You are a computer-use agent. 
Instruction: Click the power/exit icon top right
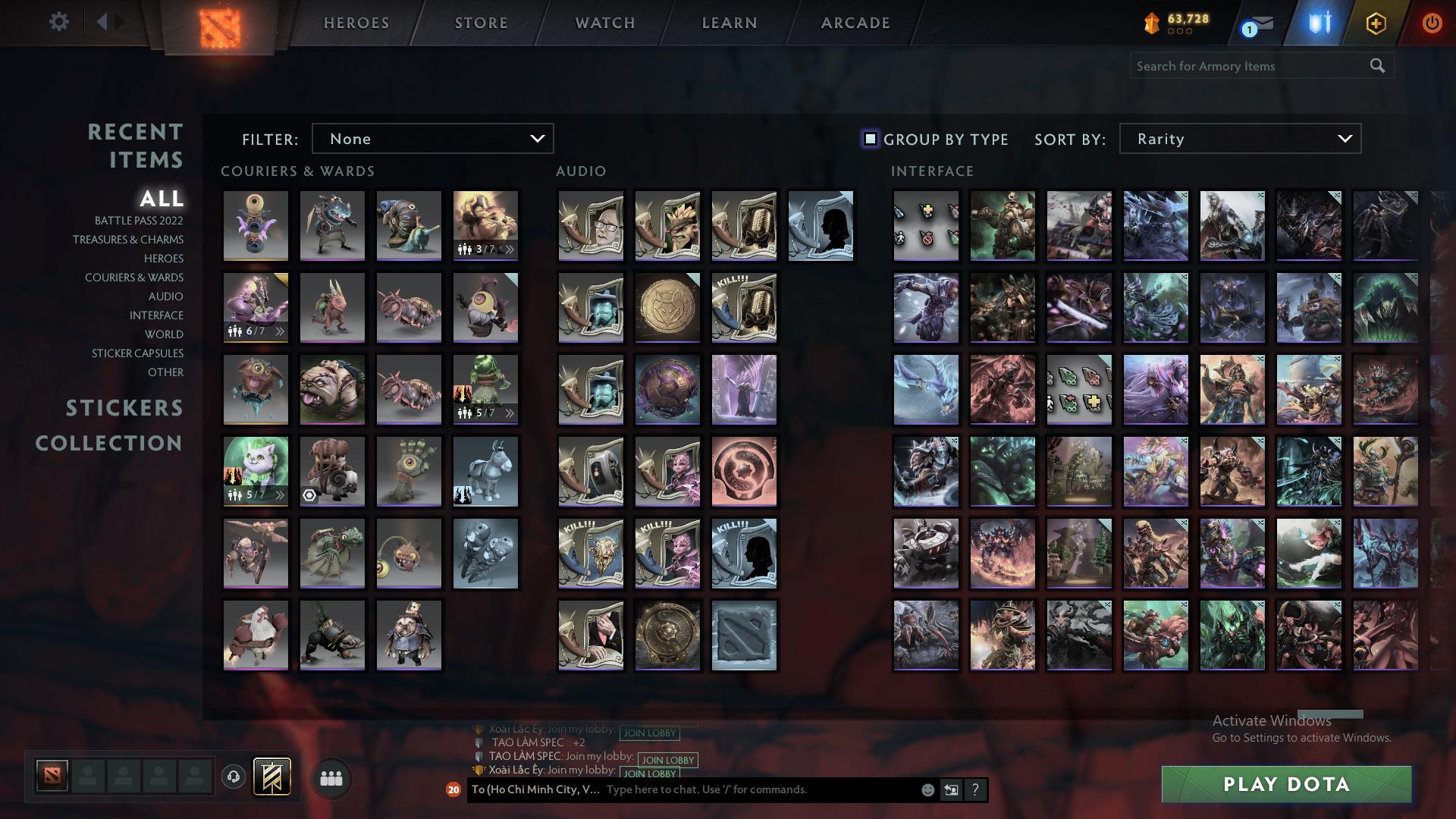pyautogui.click(x=1432, y=22)
